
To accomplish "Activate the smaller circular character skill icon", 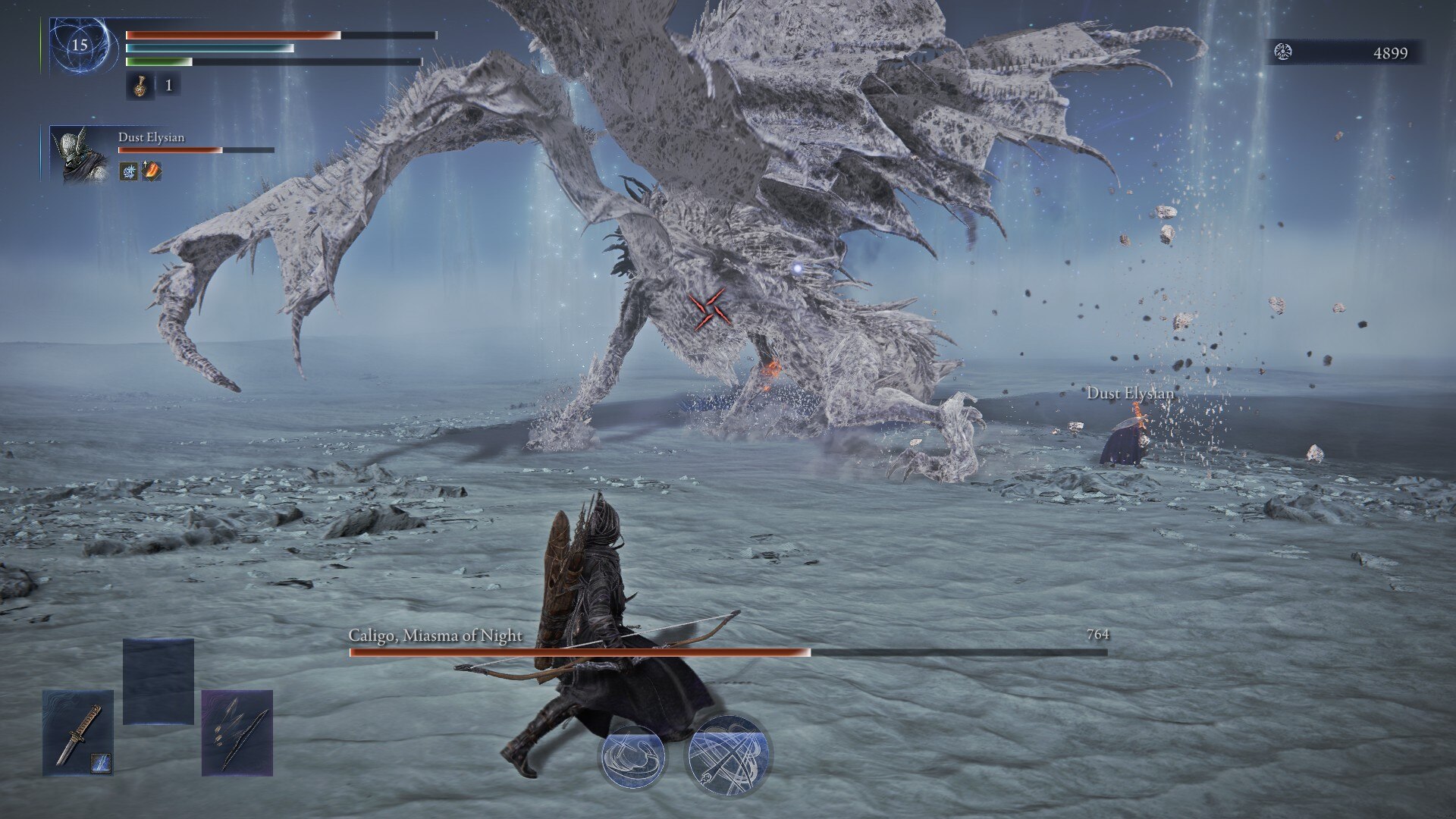I will [x=632, y=756].
